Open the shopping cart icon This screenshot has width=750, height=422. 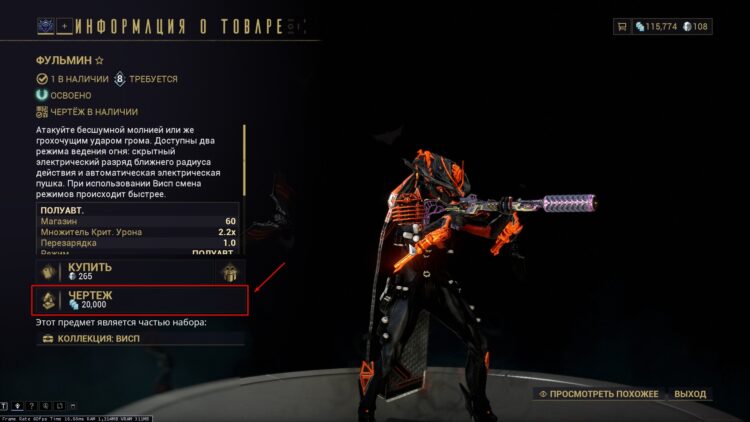(623, 27)
